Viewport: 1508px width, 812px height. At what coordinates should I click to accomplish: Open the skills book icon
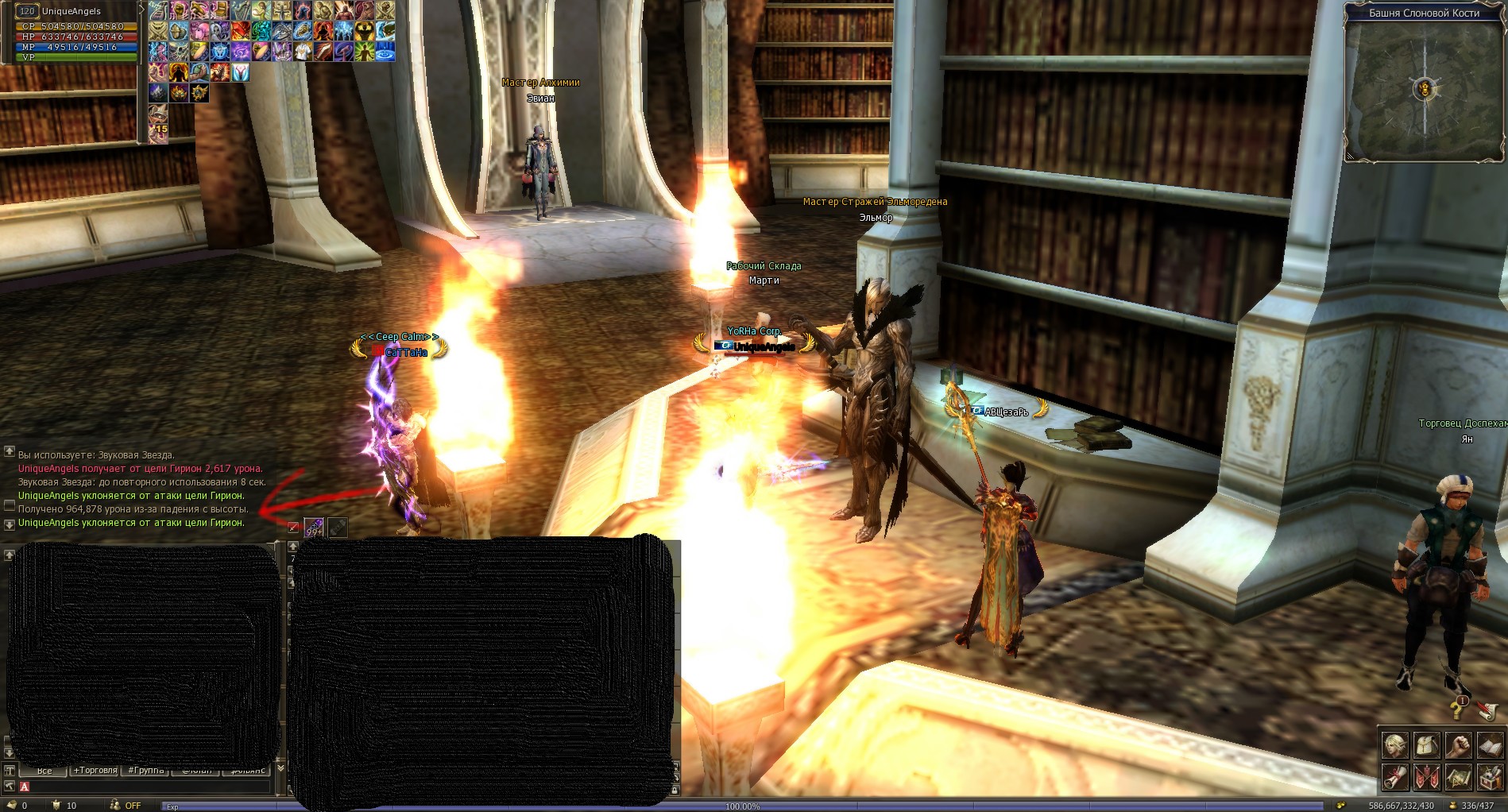click(1490, 746)
